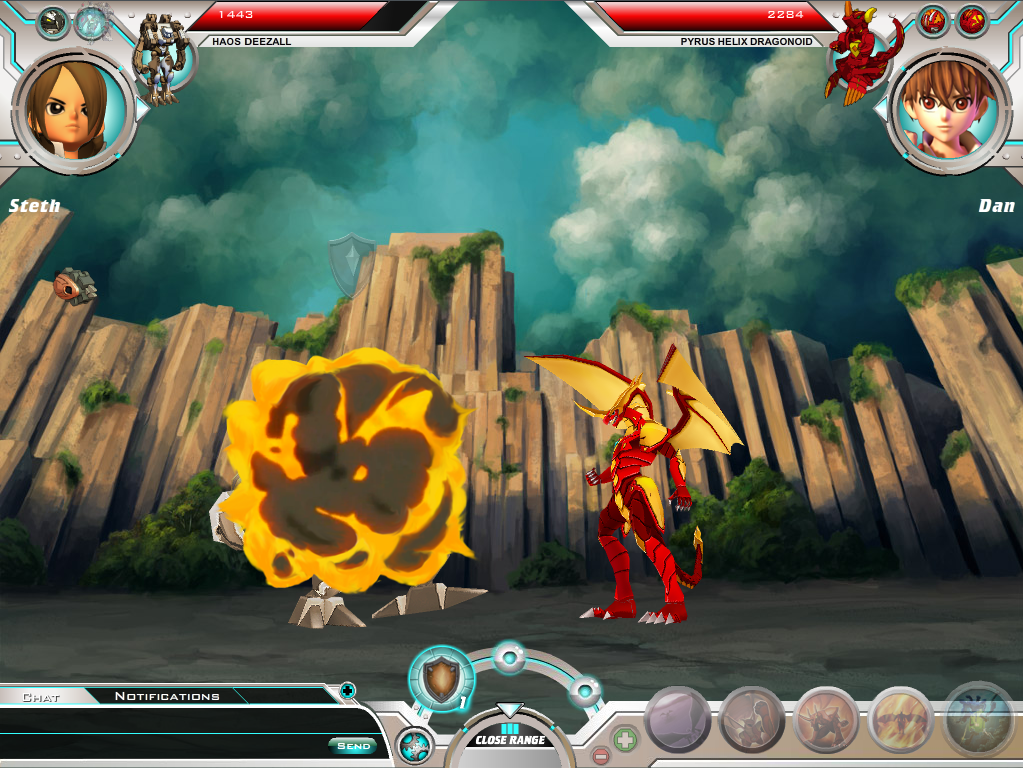Click the spiked gear icon beside Send

[413, 747]
